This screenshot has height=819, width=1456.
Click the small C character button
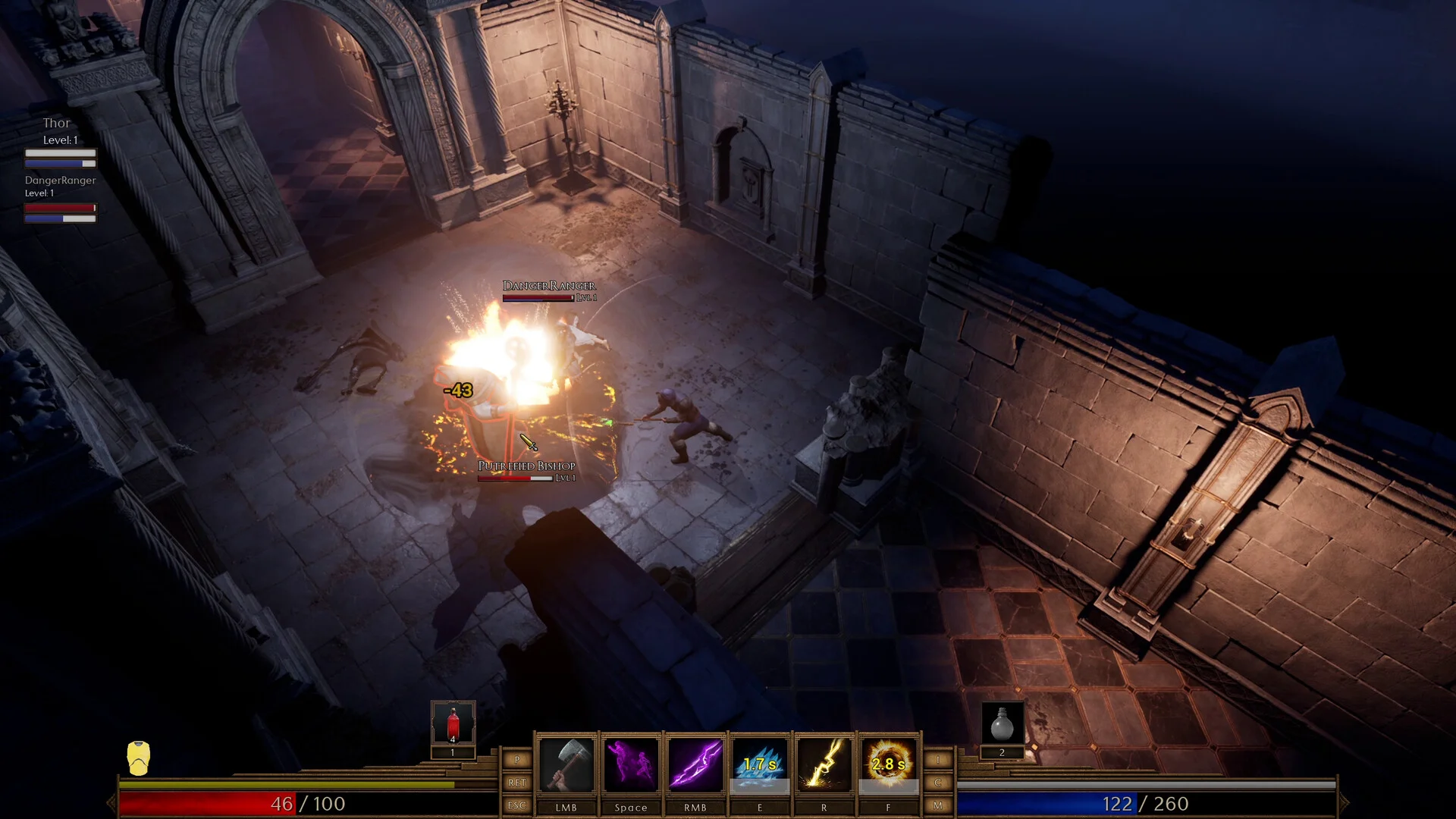(938, 783)
